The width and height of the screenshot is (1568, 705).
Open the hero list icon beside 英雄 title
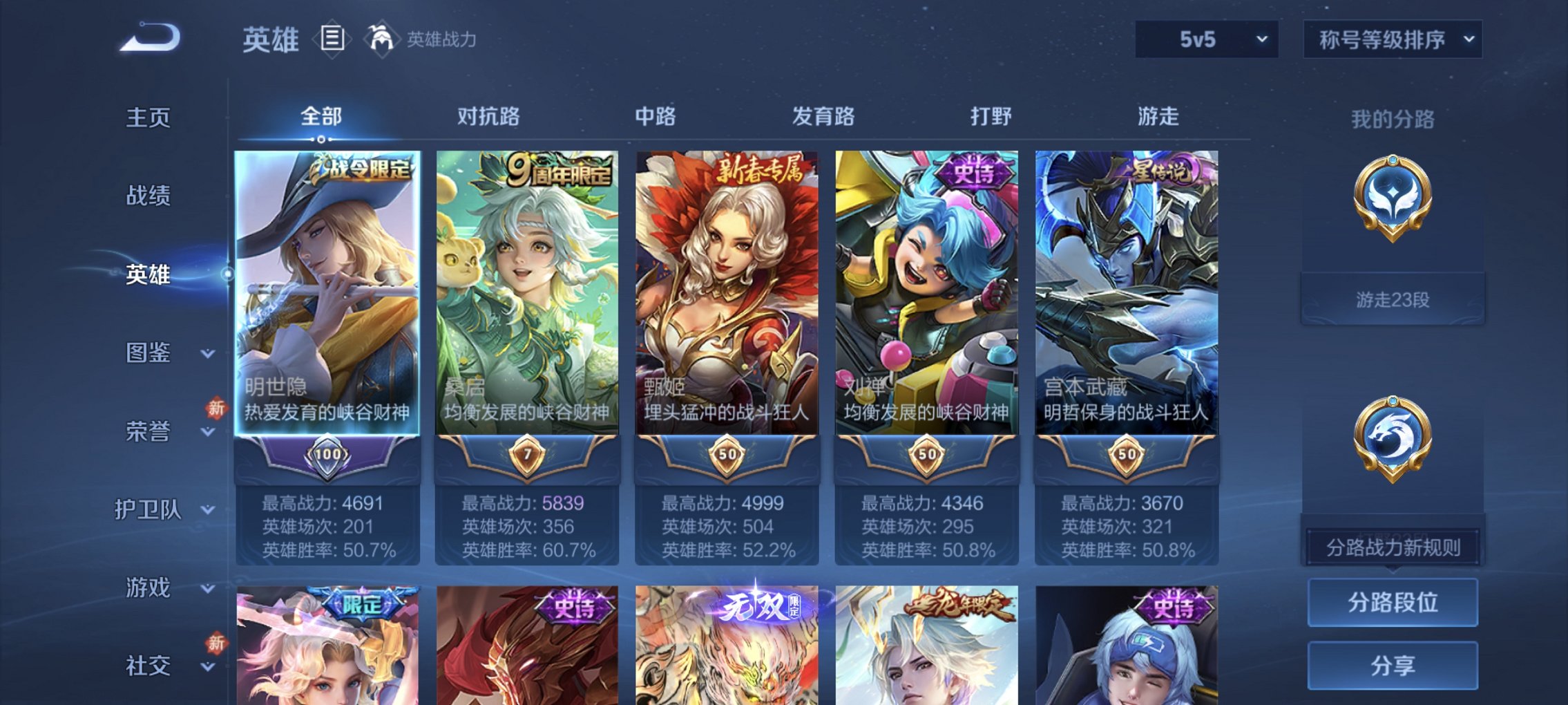pos(332,39)
